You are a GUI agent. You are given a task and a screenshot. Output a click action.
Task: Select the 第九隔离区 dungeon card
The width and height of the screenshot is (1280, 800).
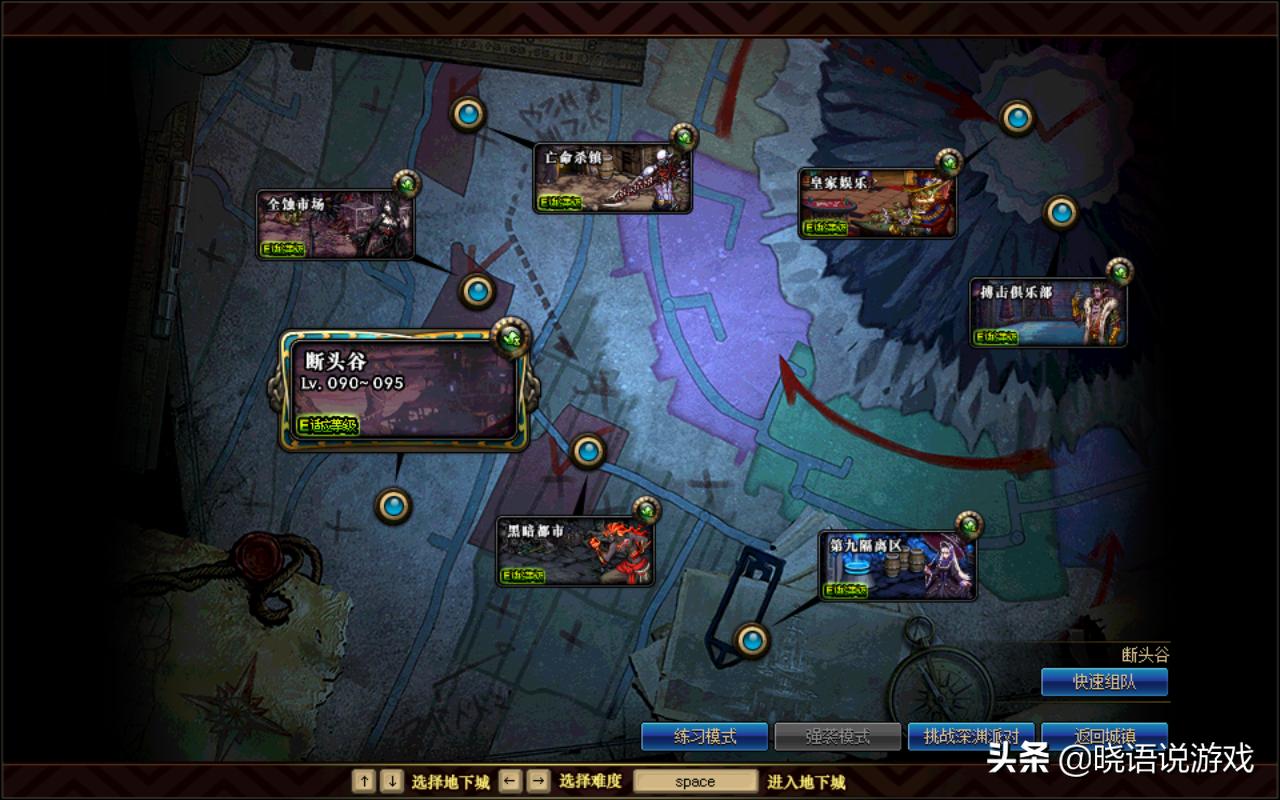click(x=897, y=565)
